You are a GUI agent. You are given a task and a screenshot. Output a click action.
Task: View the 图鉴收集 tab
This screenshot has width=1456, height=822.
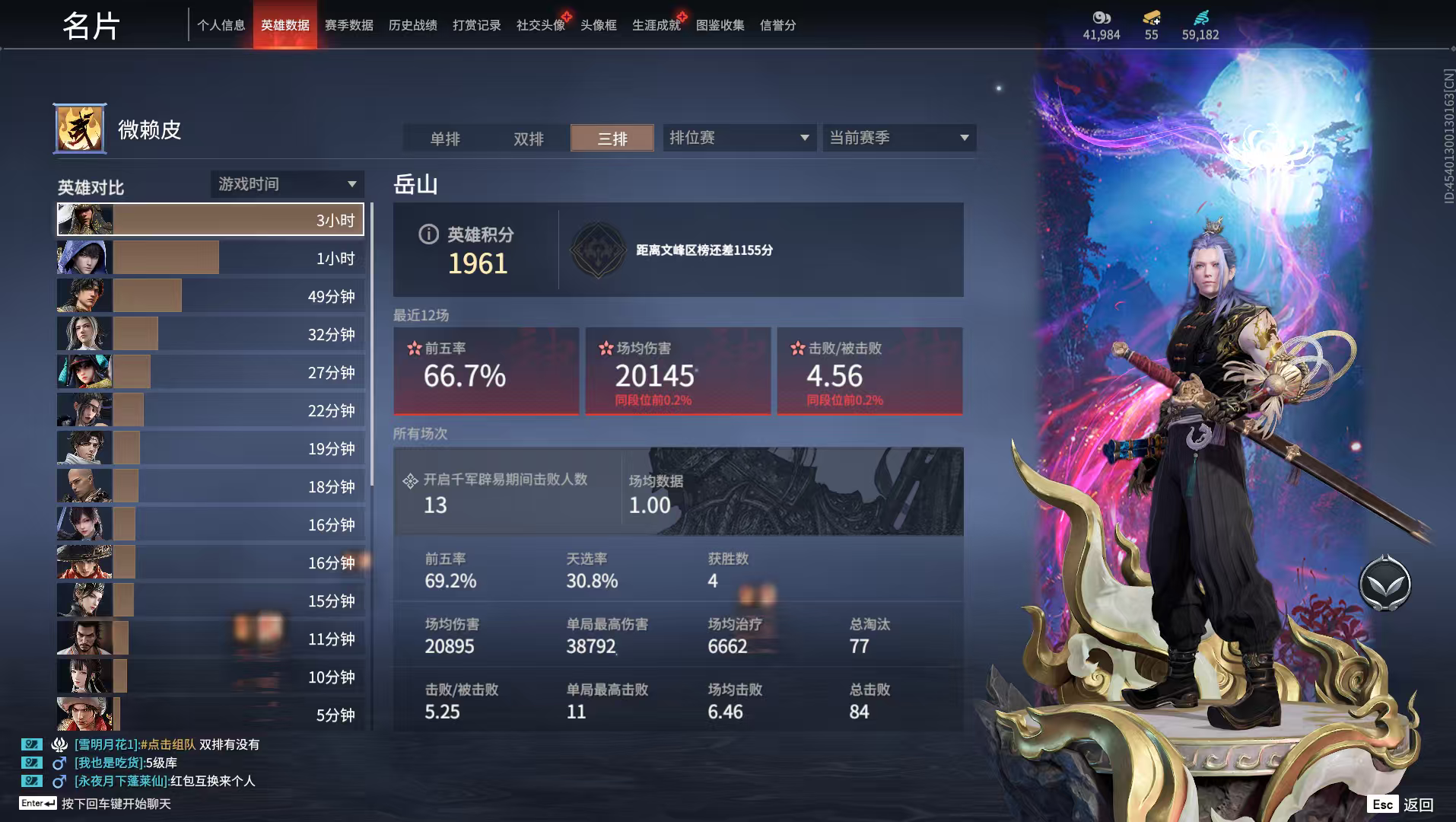pos(720,25)
